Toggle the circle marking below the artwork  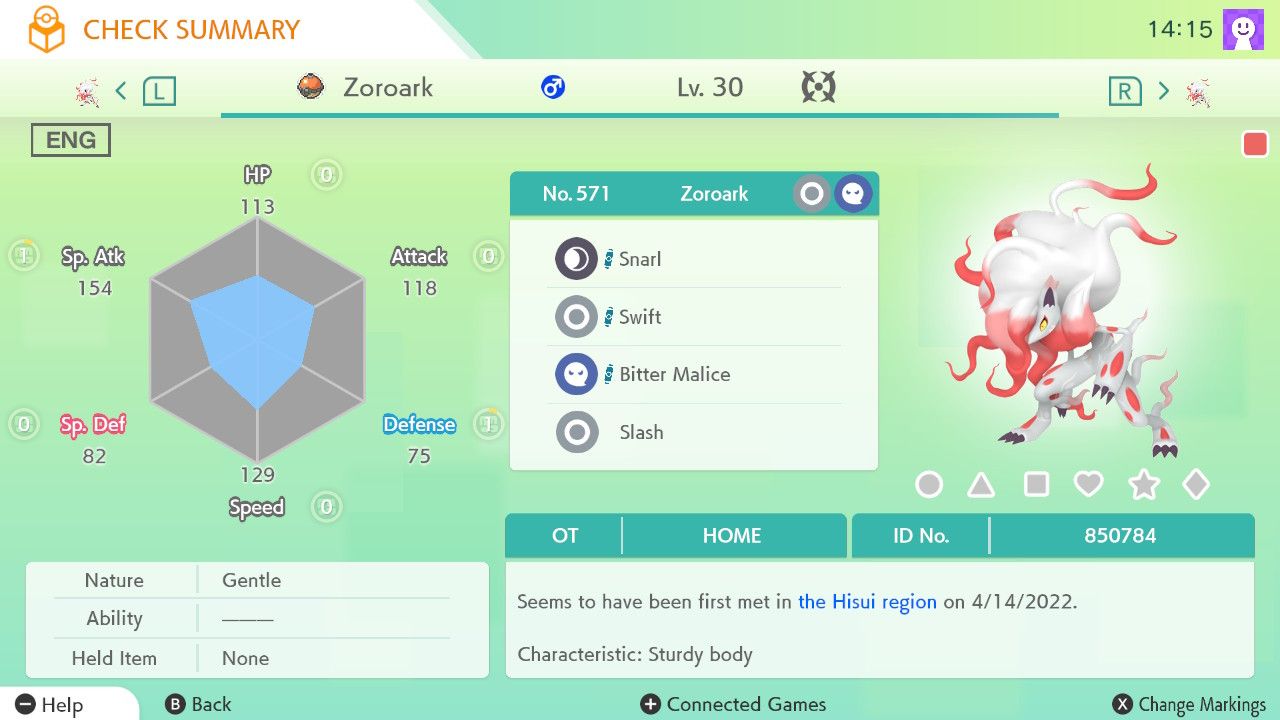tap(928, 484)
